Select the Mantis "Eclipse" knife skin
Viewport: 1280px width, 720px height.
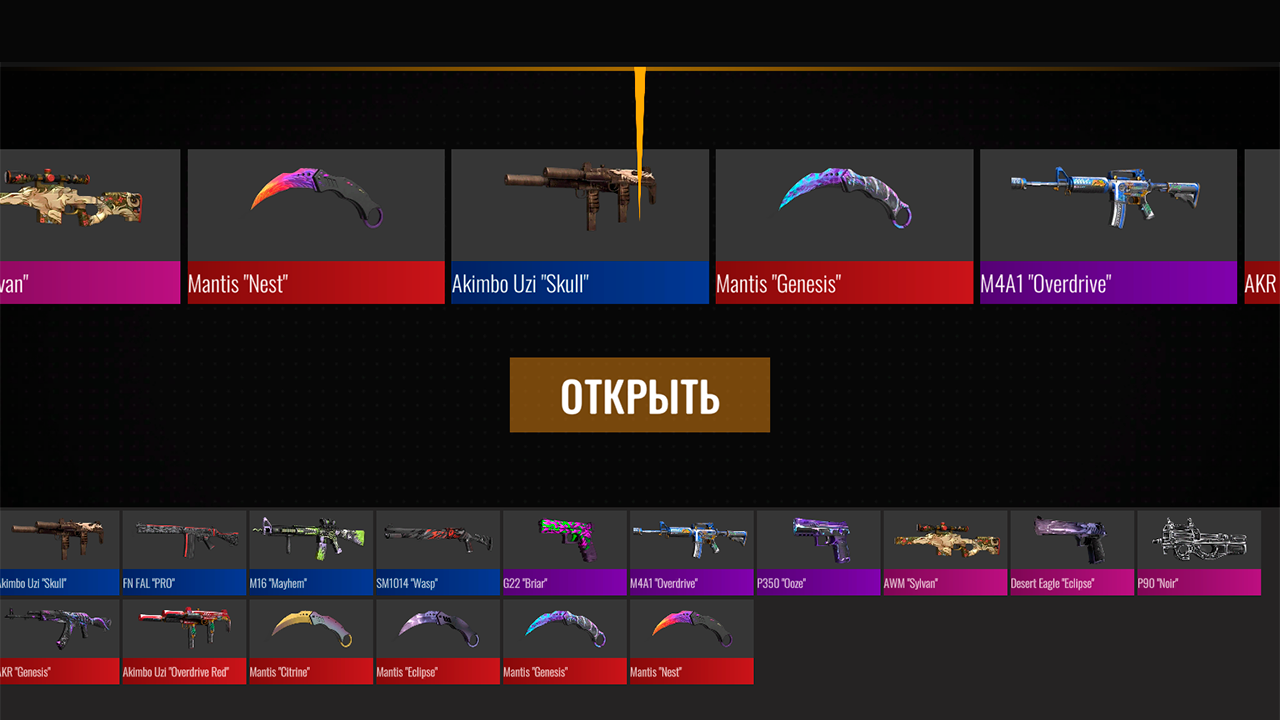pos(437,635)
